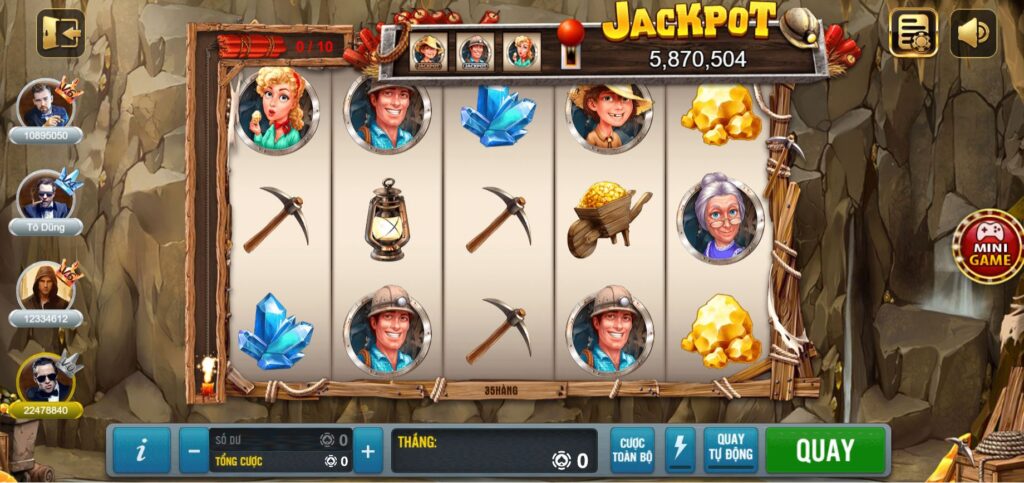Spin the reels with the green QUAY button
The width and height of the screenshot is (1024, 483).
[825, 450]
